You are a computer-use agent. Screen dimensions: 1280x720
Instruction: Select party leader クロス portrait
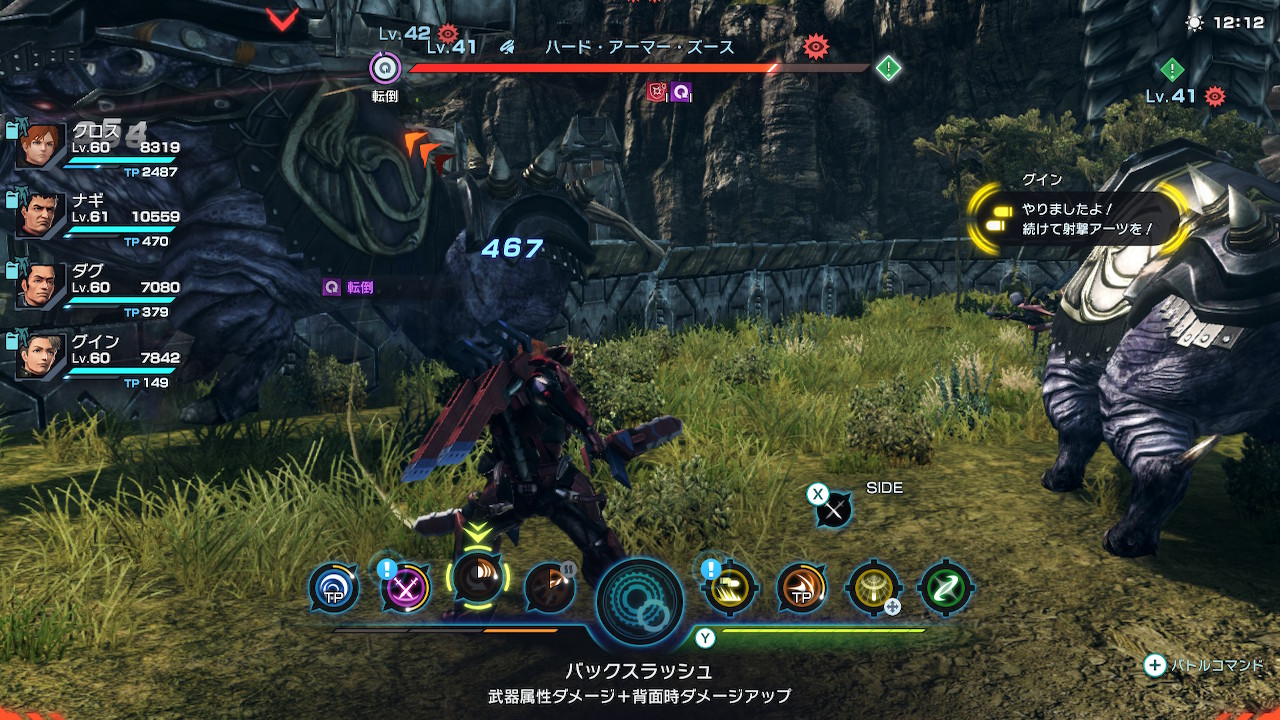tap(40, 147)
